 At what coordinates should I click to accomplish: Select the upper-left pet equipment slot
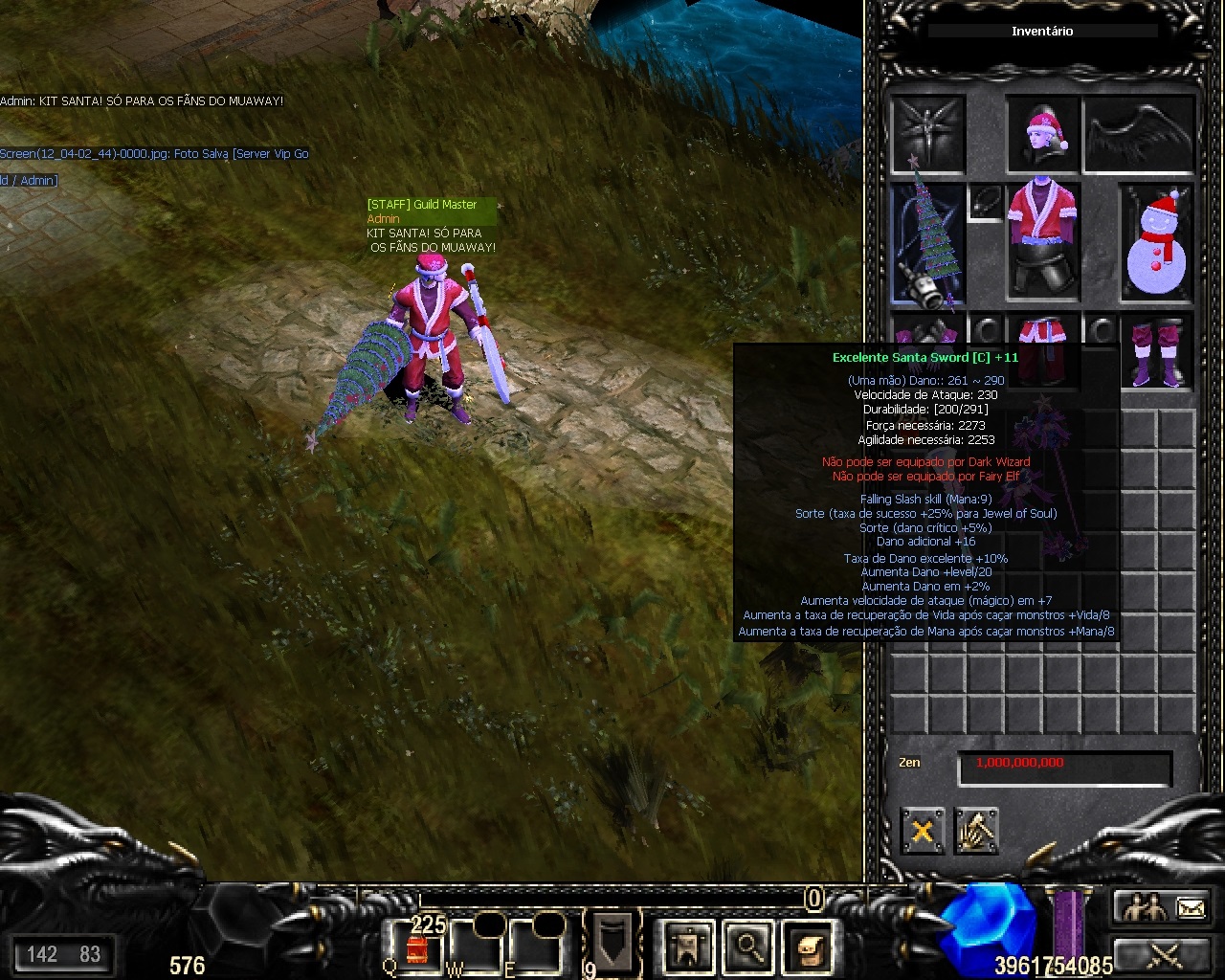pos(927,133)
